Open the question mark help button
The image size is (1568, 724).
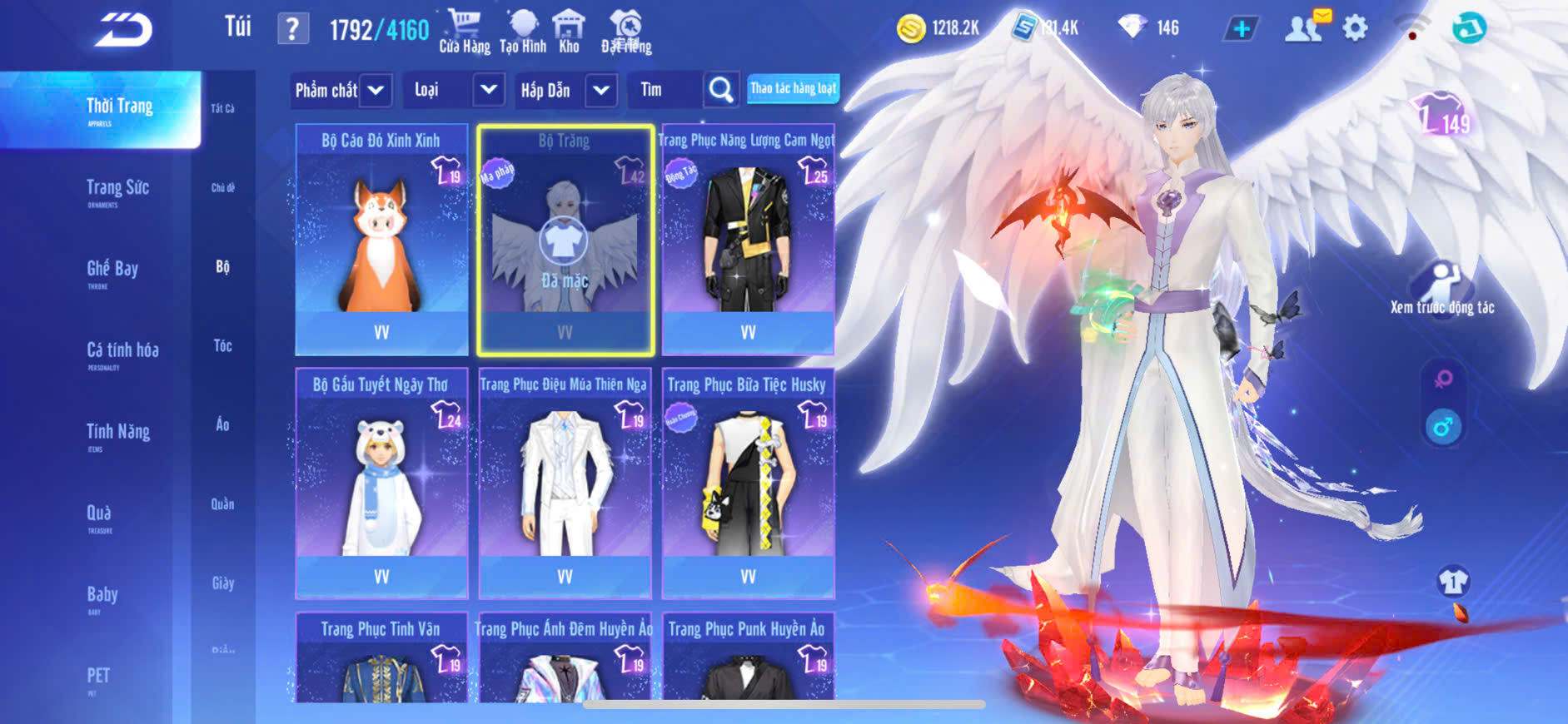pyautogui.click(x=292, y=29)
